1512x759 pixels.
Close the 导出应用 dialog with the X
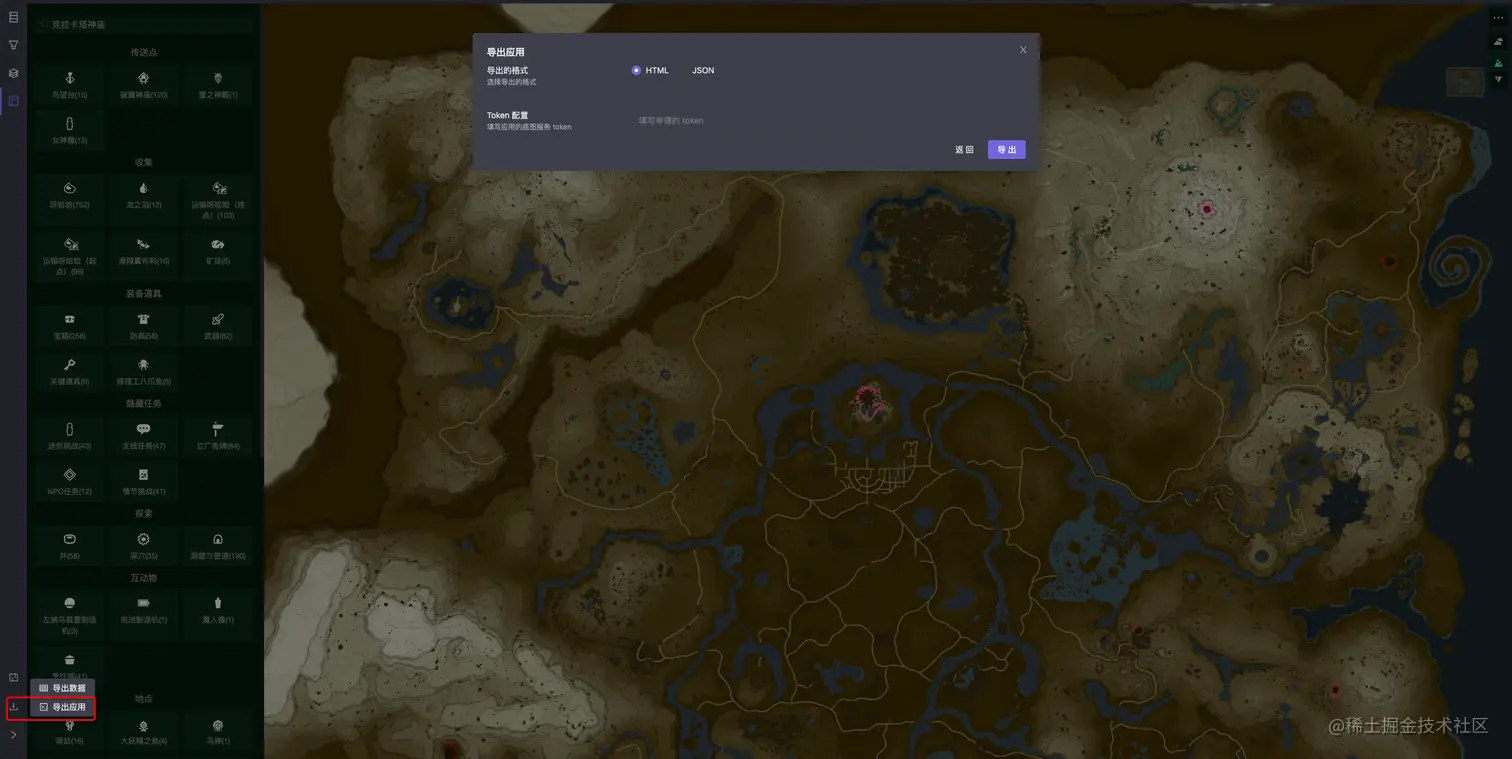click(x=1023, y=50)
